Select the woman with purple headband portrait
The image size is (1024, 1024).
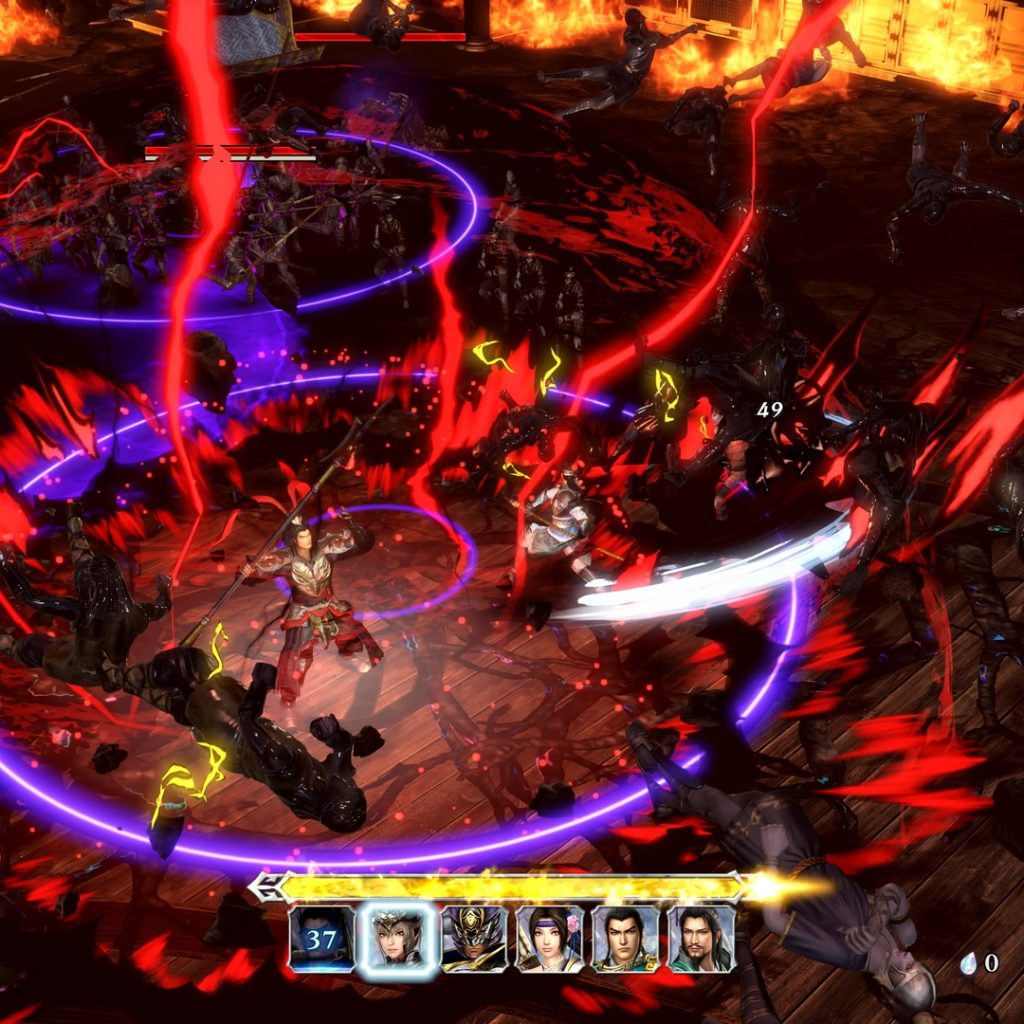(550, 938)
